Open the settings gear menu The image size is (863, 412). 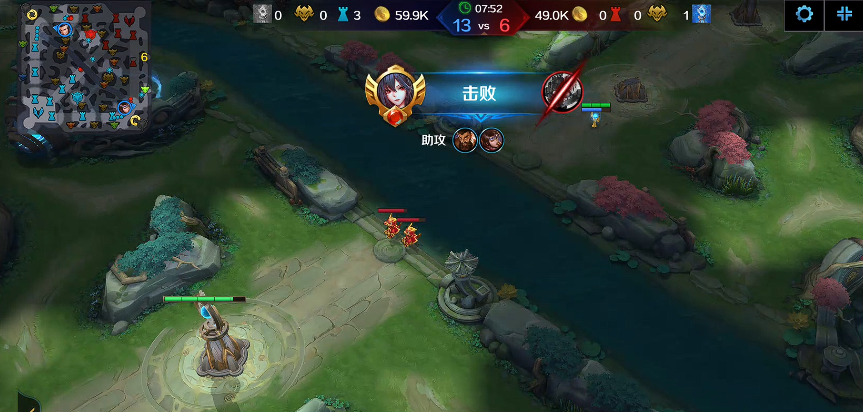coord(803,15)
